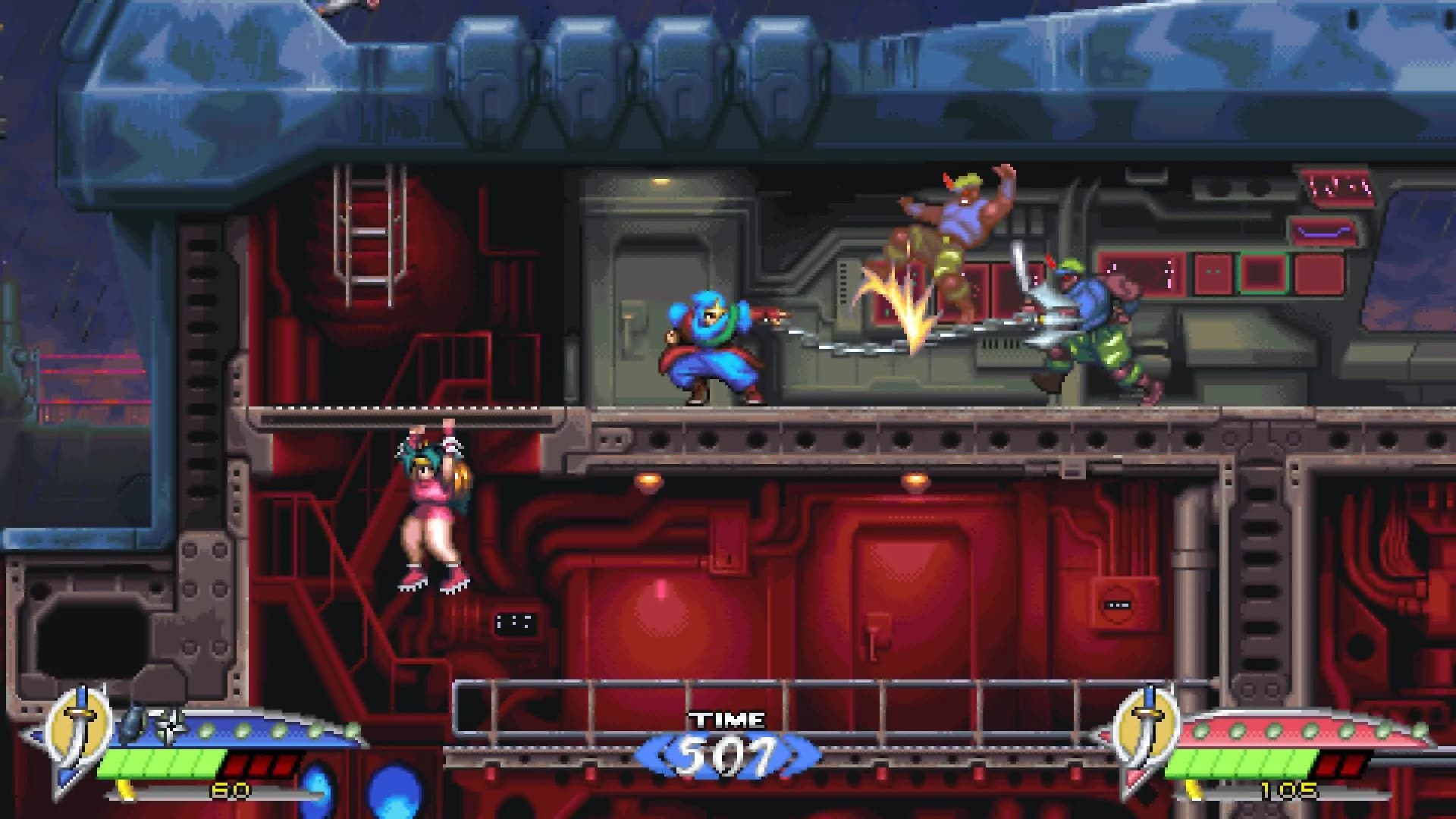
Task: Click the score value 60 for Player 1
Action: tap(230, 791)
